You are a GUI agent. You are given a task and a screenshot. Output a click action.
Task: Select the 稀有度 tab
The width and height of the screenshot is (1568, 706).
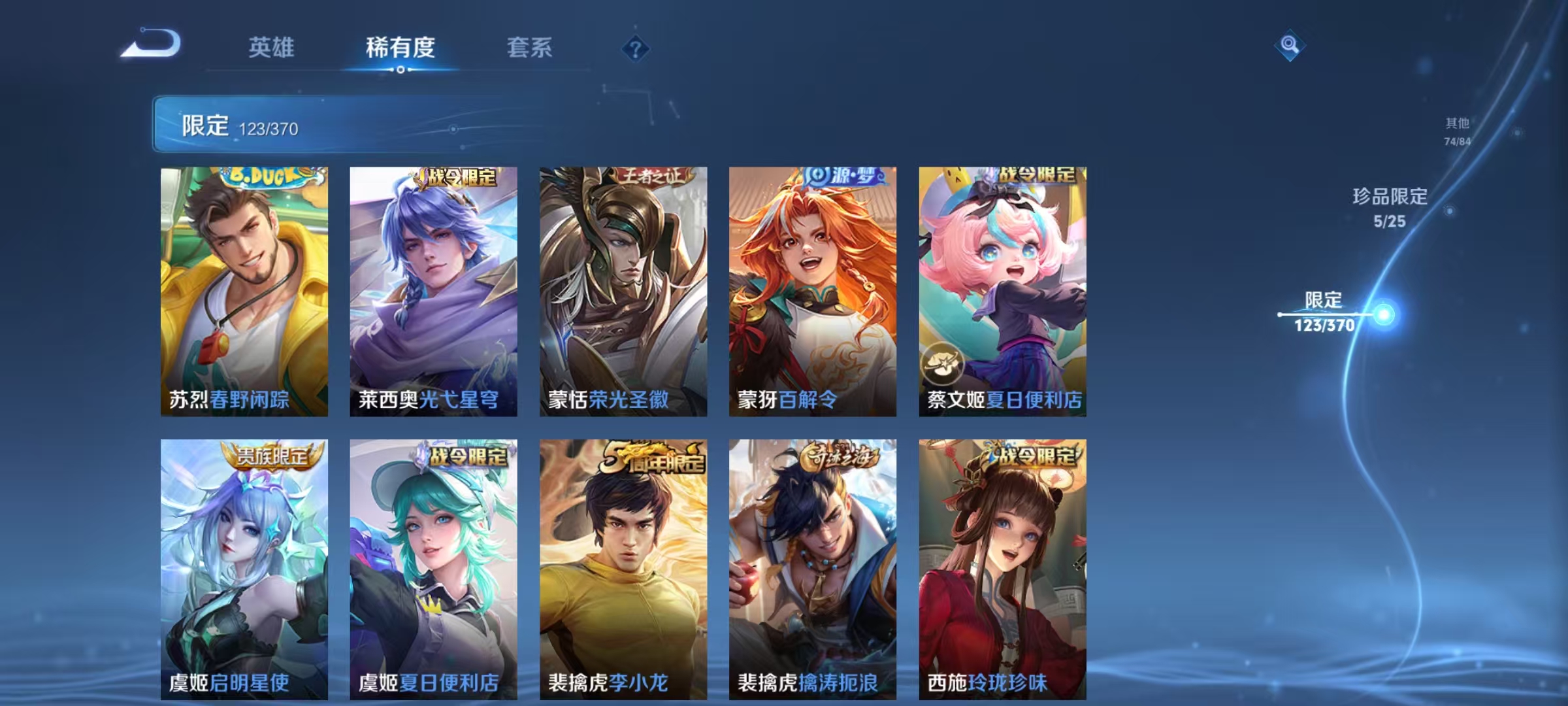400,48
